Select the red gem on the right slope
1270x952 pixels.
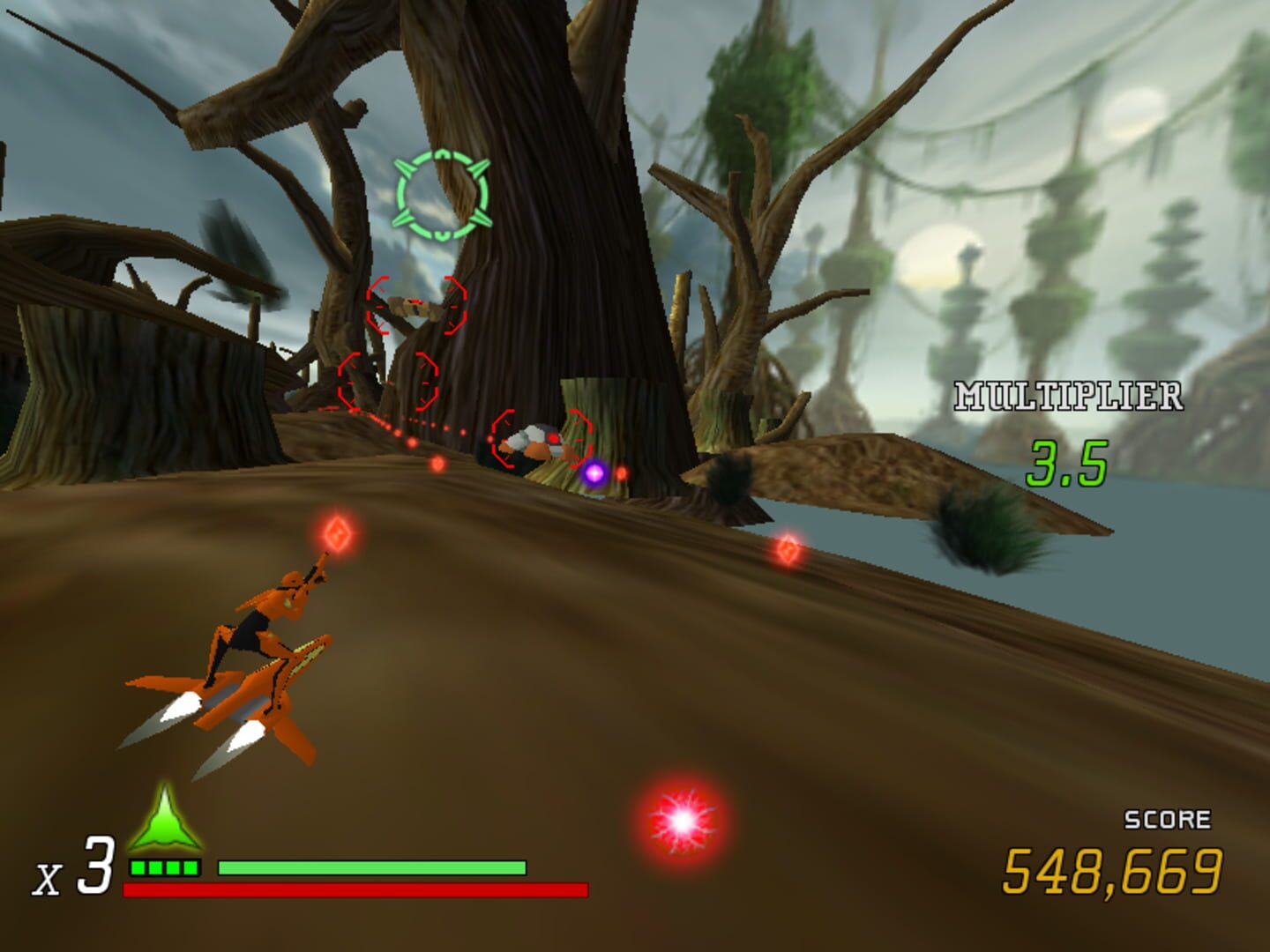pyautogui.click(x=788, y=552)
